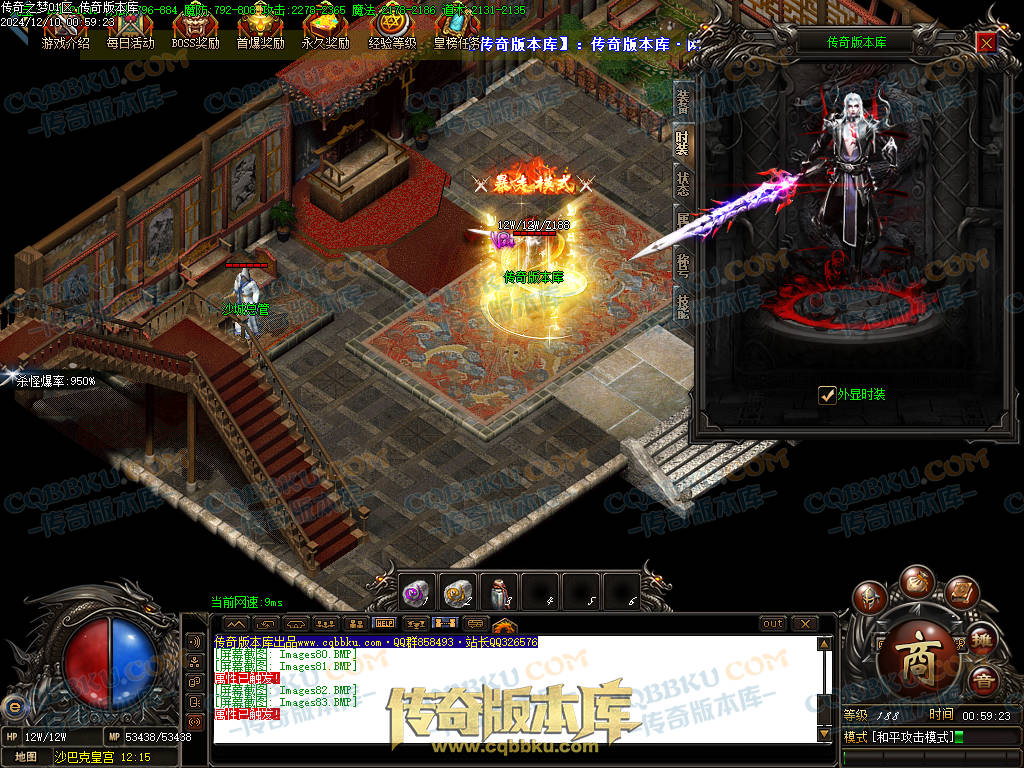Switch to the 技能 skills tab
The image size is (1024, 768).
coord(683,306)
